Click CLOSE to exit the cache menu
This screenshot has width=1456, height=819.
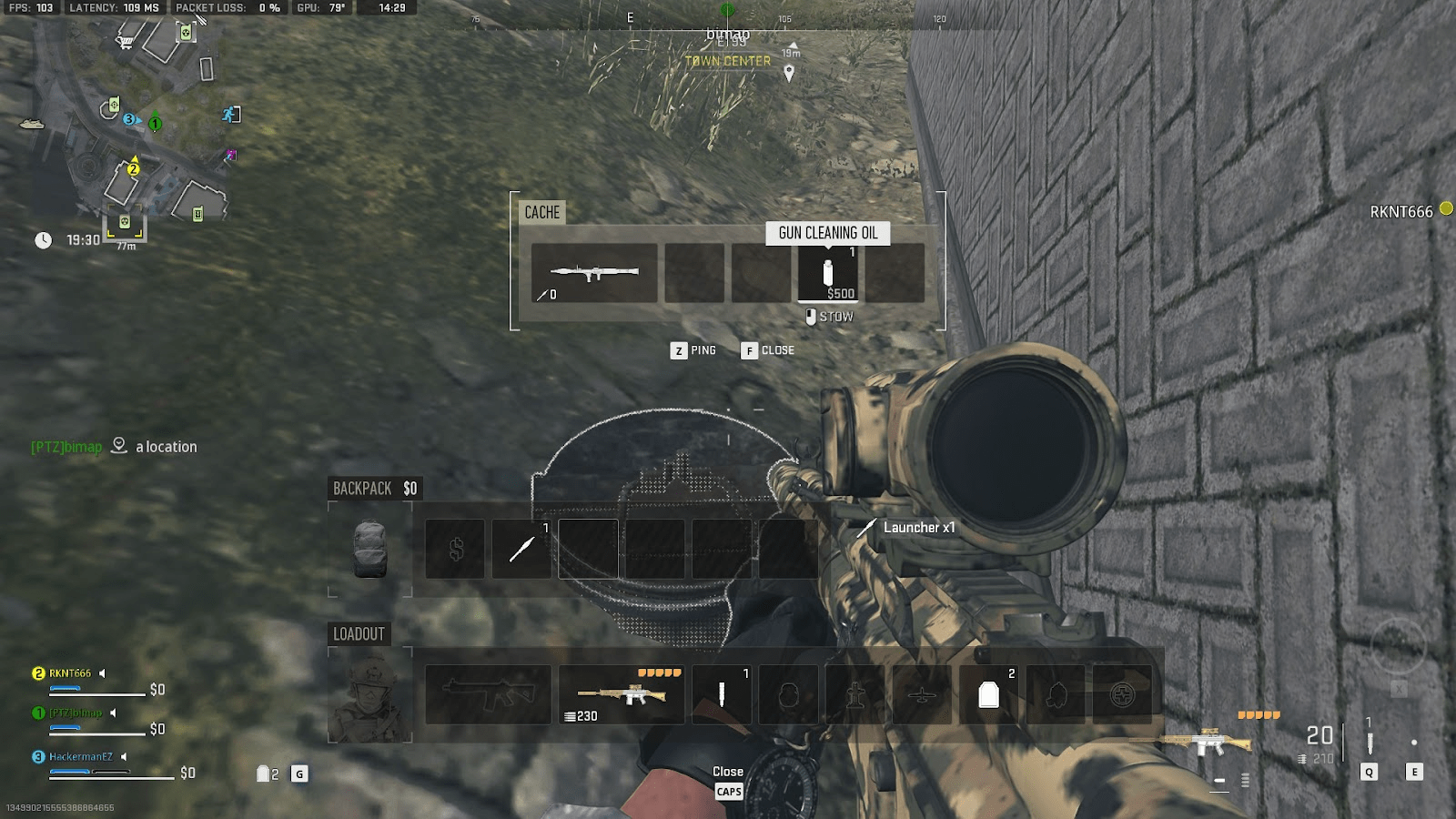tap(769, 350)
